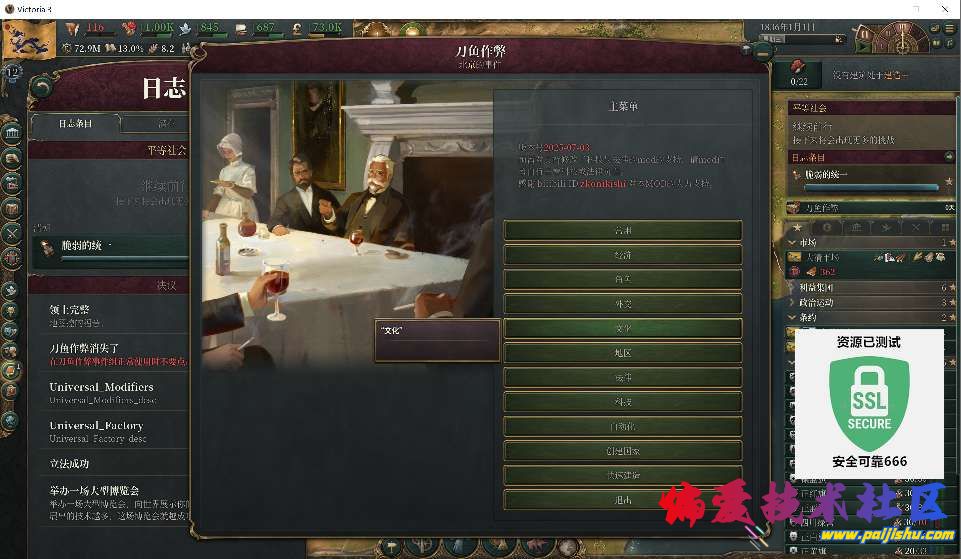Image resolution: width=961 pixels, height=559 pixels.
Task: Choose the 外交 (Diplomacy) menu option
Action: [x=622, y=304]
